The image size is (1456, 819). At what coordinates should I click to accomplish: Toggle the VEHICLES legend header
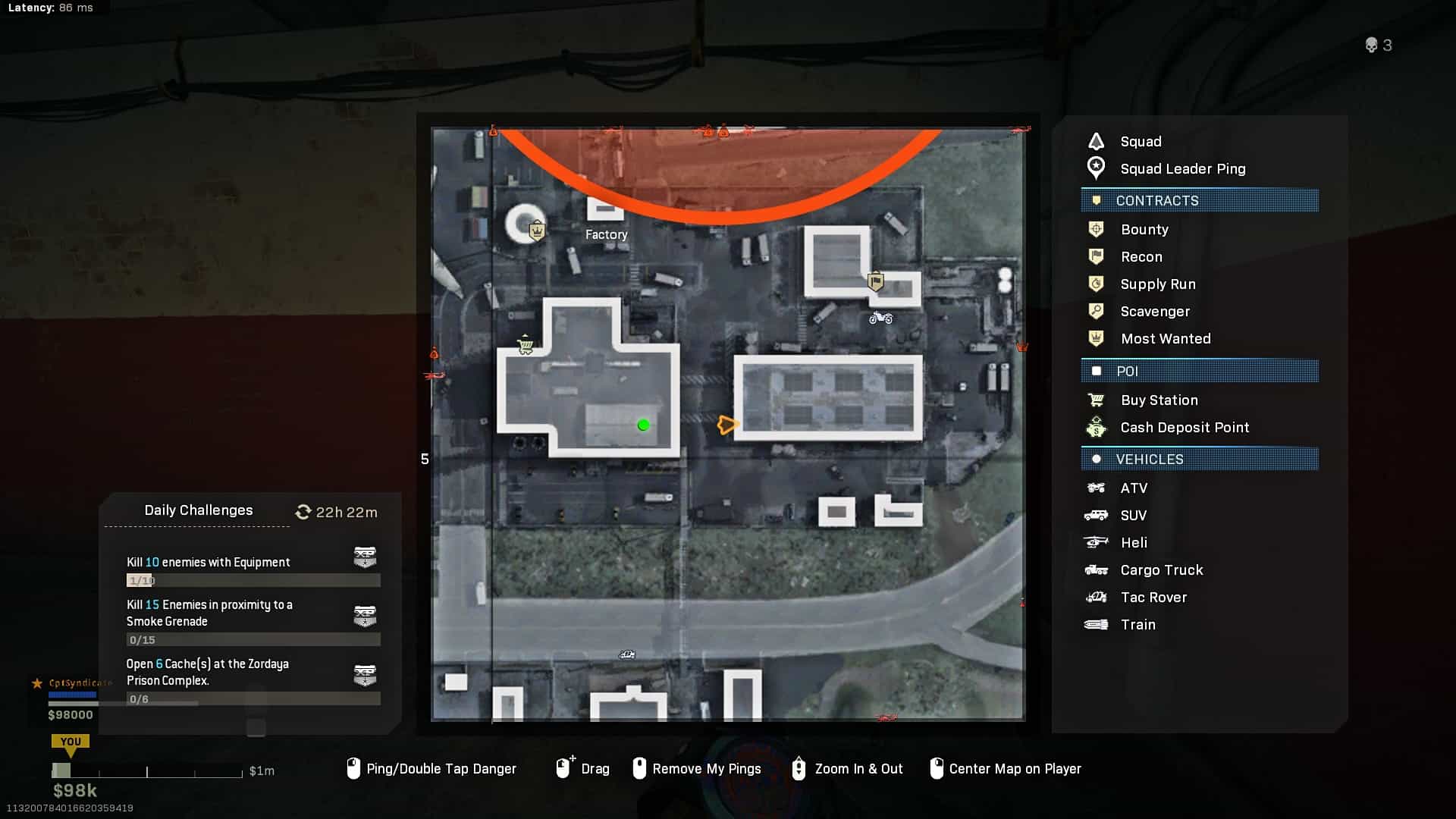(x=1200, y=460)
